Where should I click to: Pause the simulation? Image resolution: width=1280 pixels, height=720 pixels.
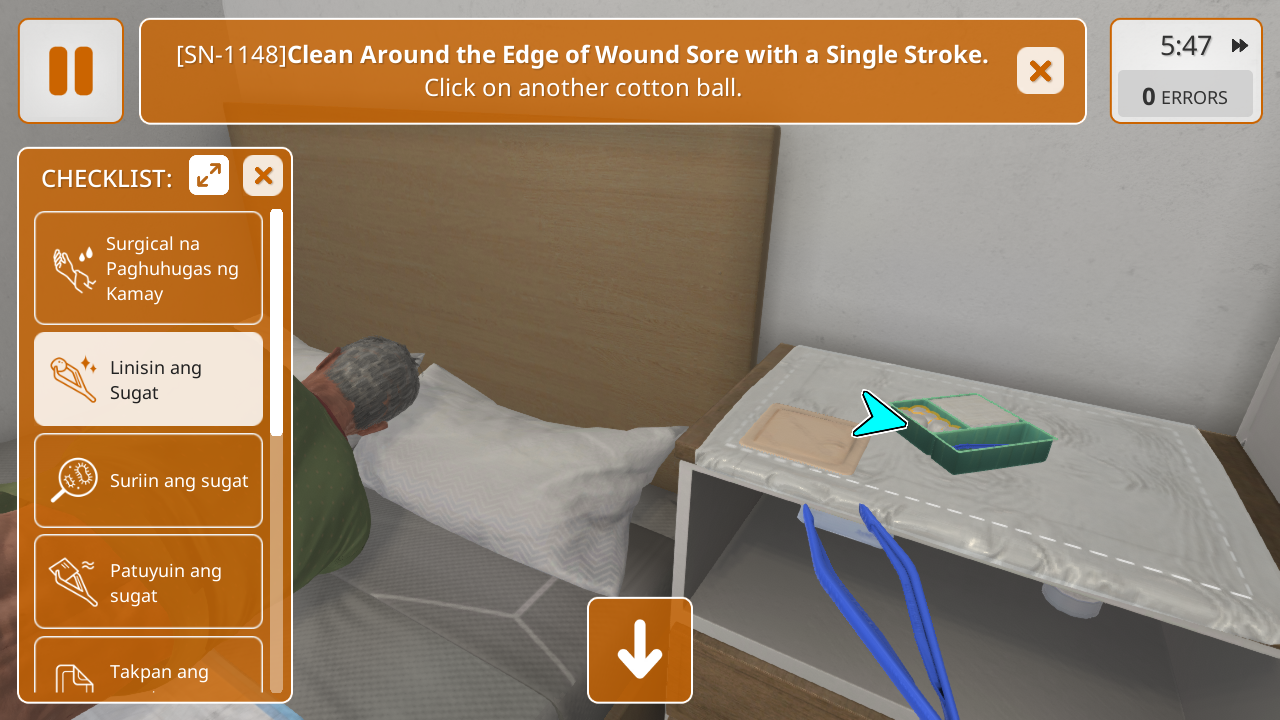tap(70, 71)
